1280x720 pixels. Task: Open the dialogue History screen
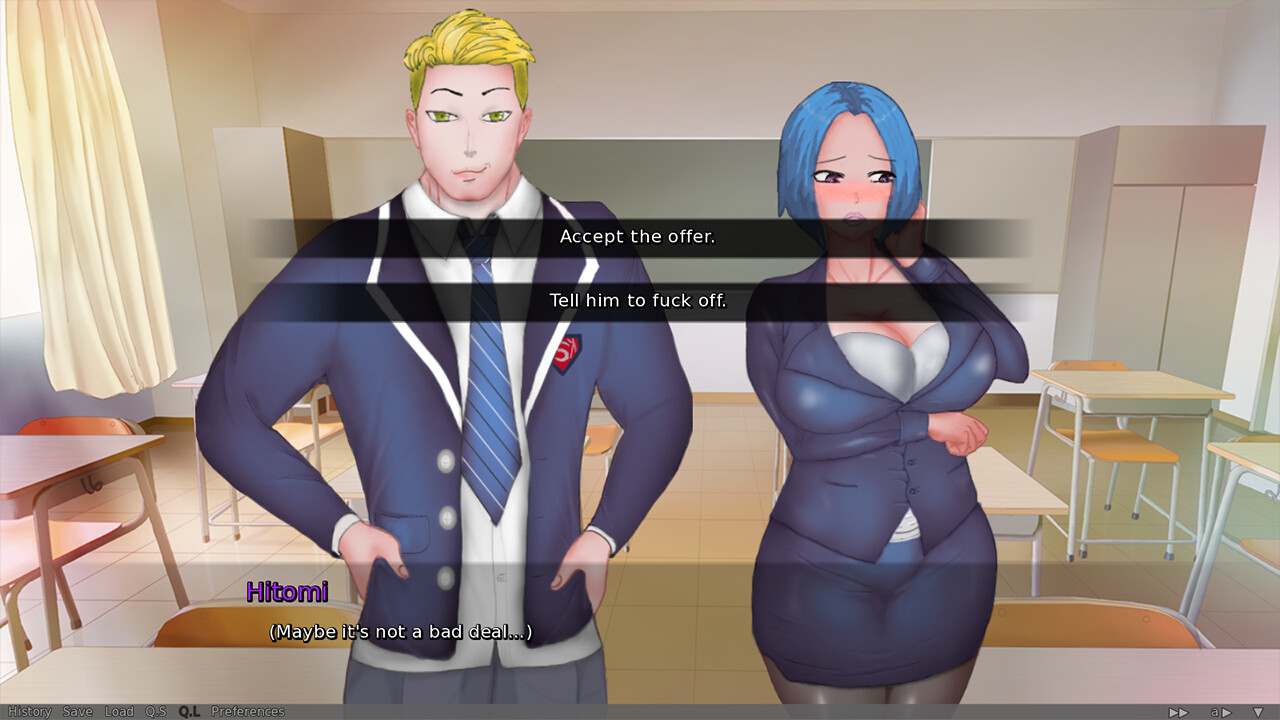29,711
